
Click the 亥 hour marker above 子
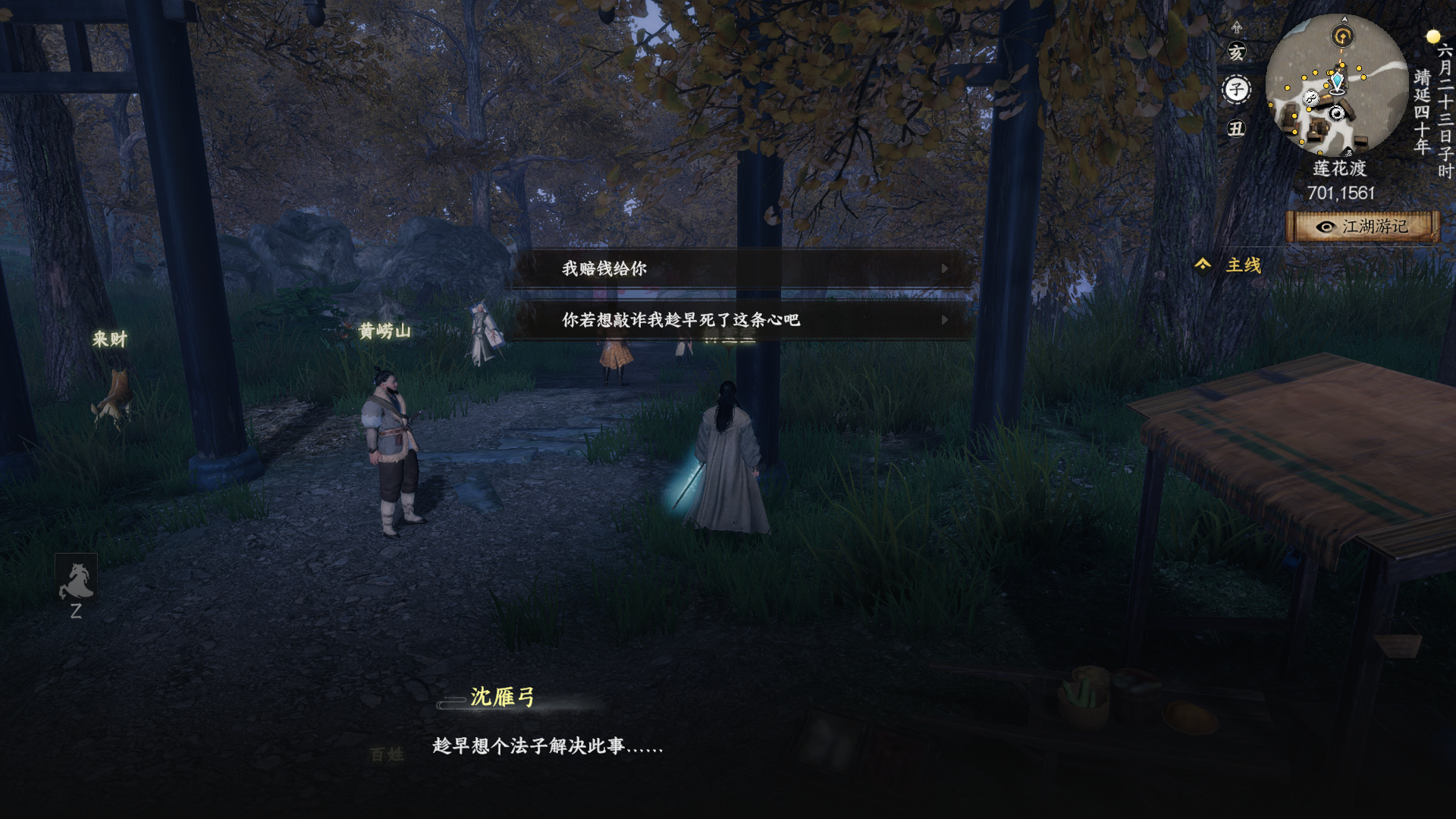[x=1237, y=52]
